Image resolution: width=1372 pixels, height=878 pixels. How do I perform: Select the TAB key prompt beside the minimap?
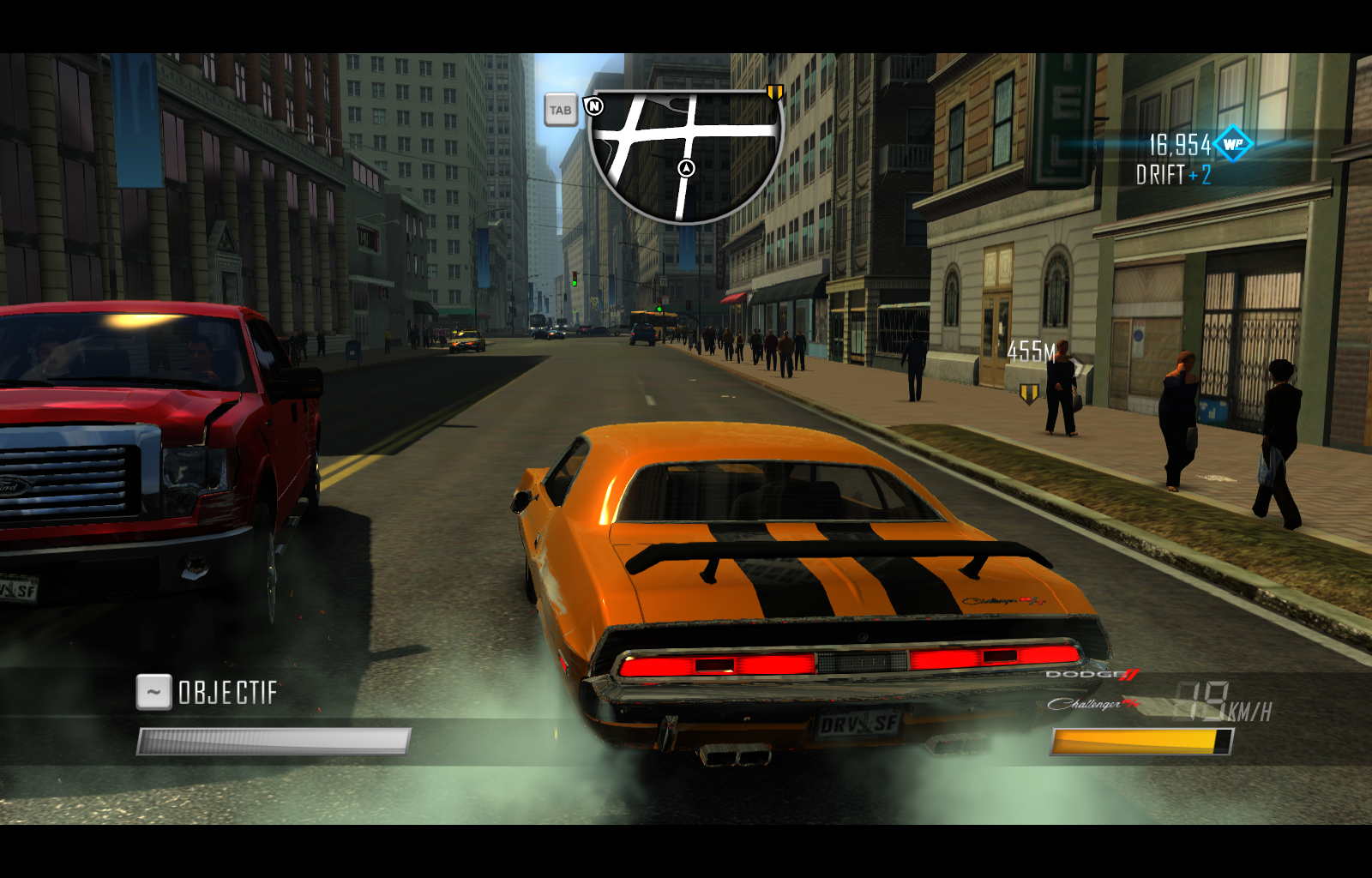tap(561, 111)
